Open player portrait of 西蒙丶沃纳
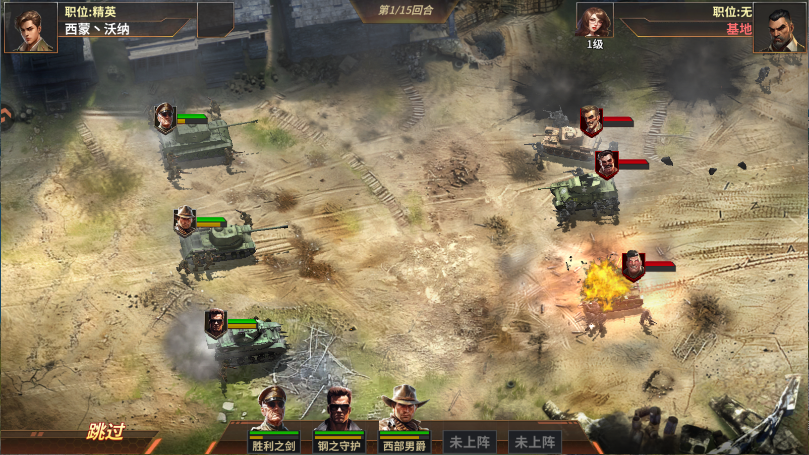Screen dimensions: 809x455 click(x=30, y=26)
